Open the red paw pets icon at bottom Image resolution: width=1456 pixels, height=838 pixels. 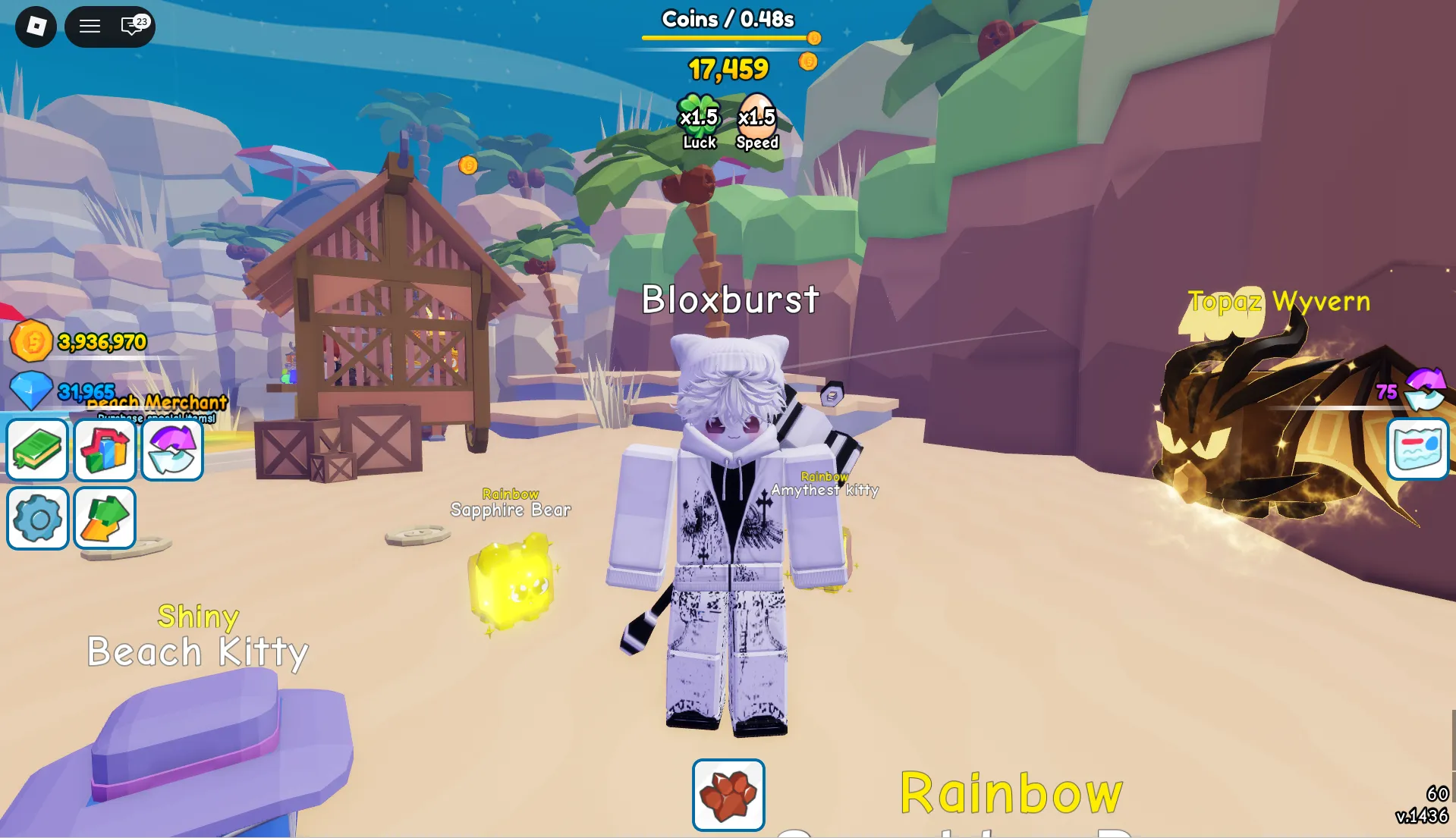(x=727, y=794)
